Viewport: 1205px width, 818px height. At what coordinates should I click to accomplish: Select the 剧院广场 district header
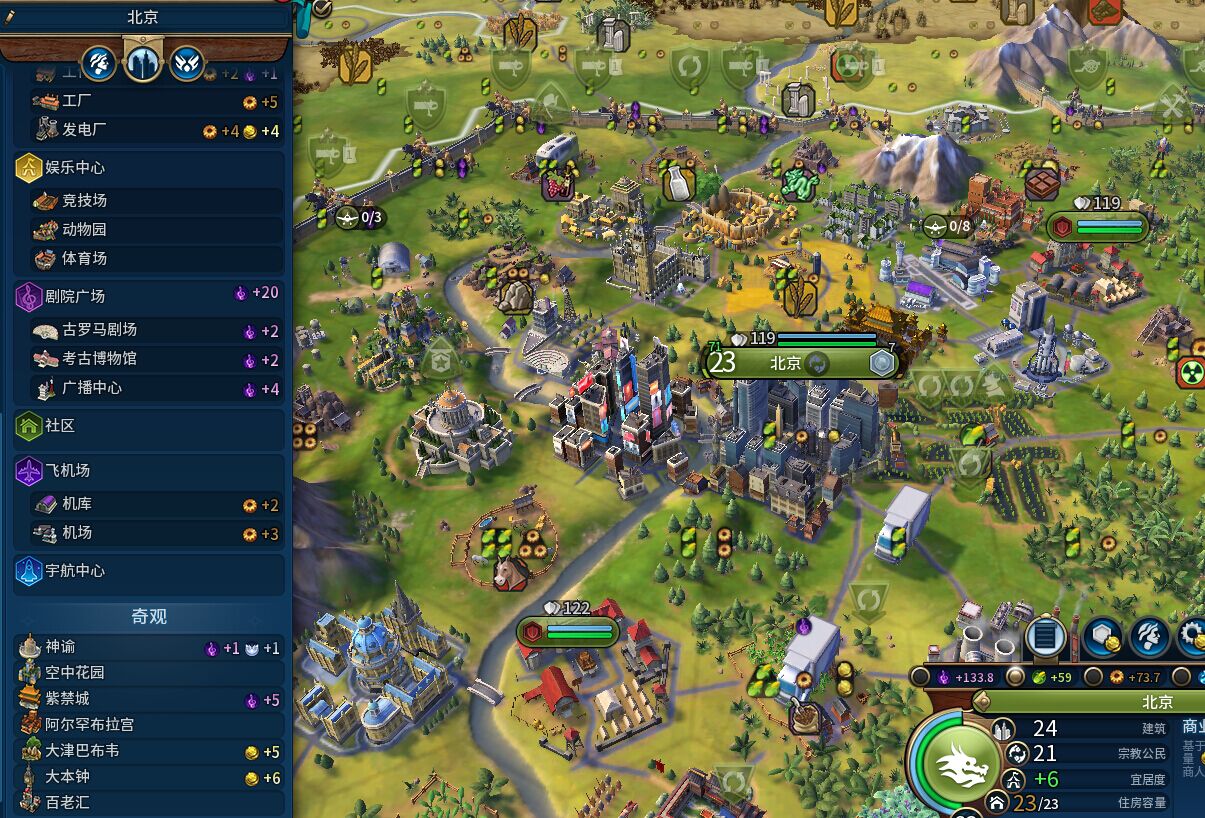pos(148,296)
